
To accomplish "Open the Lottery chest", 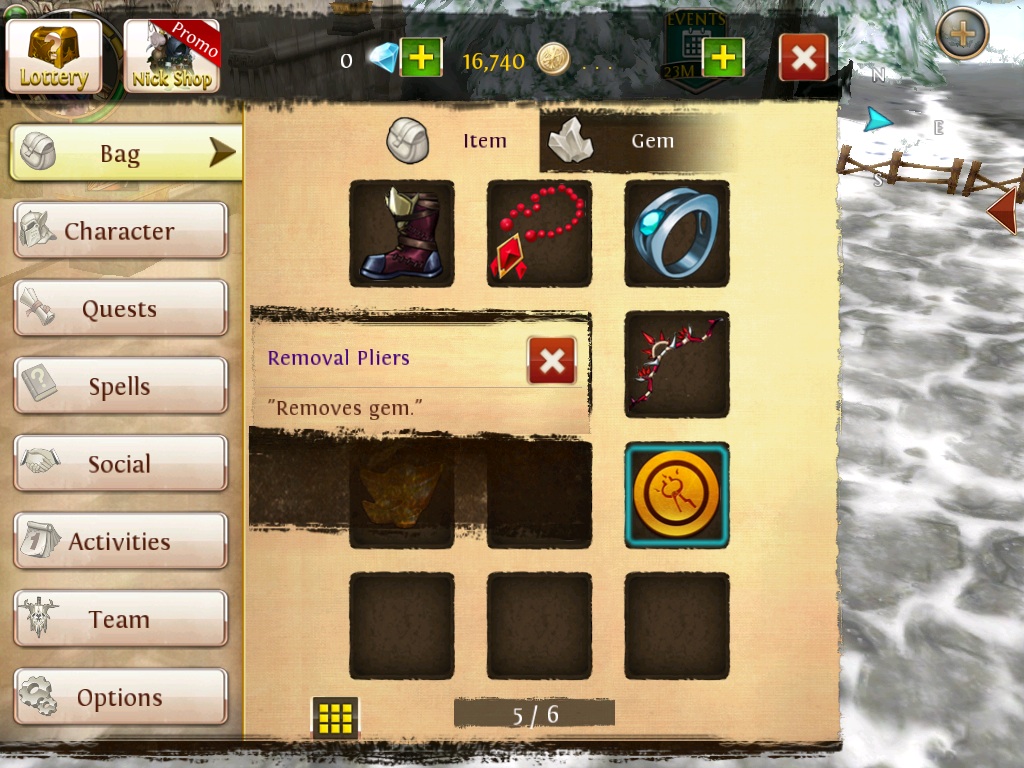I will coord(54,56).
